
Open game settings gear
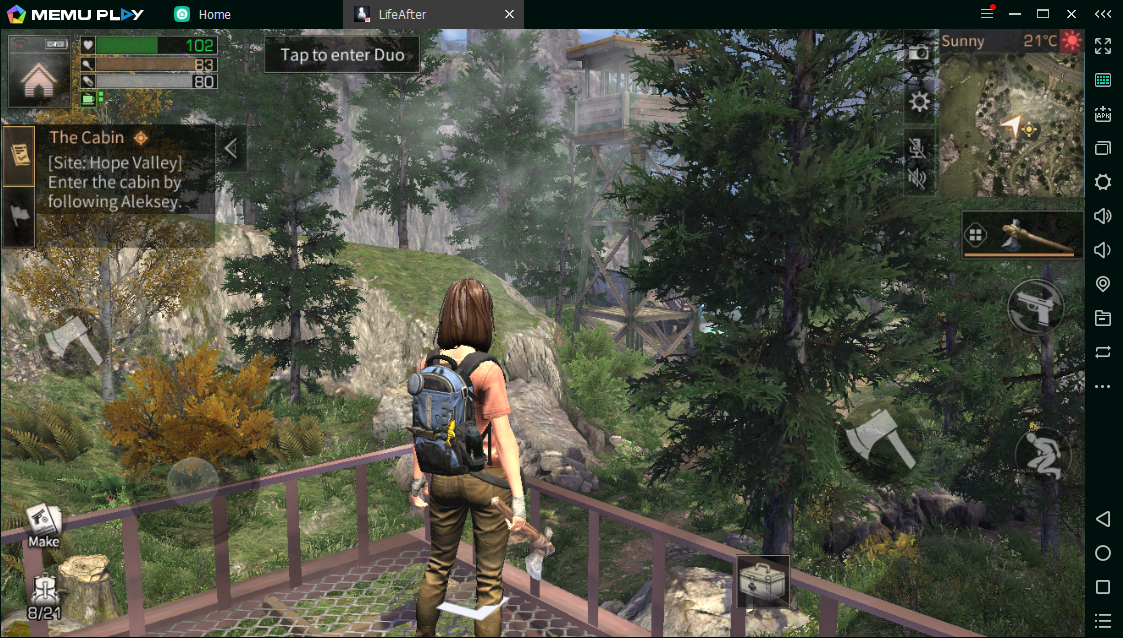tap(919, 102)
